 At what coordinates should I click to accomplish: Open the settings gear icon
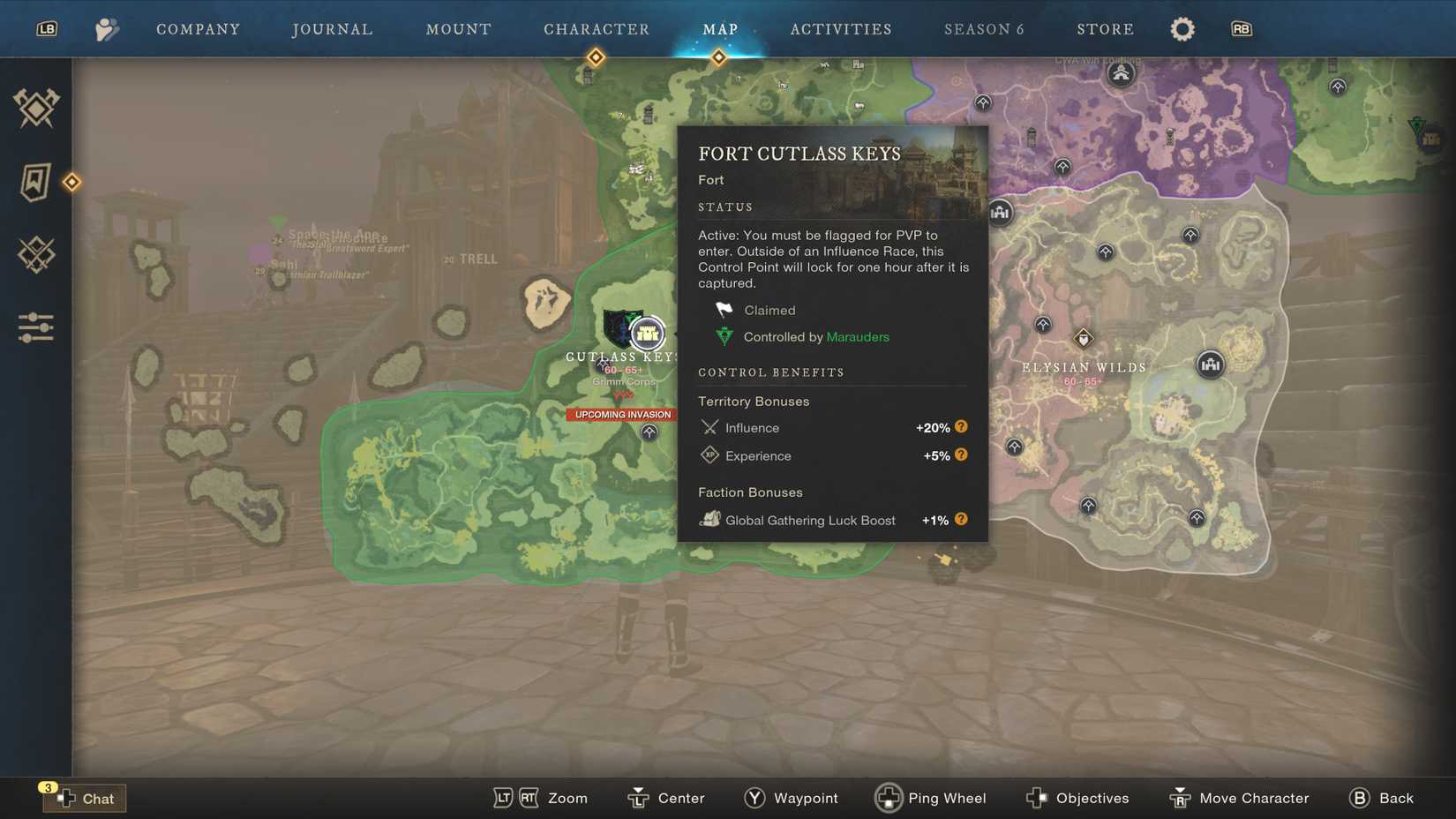coord(1182,28)
